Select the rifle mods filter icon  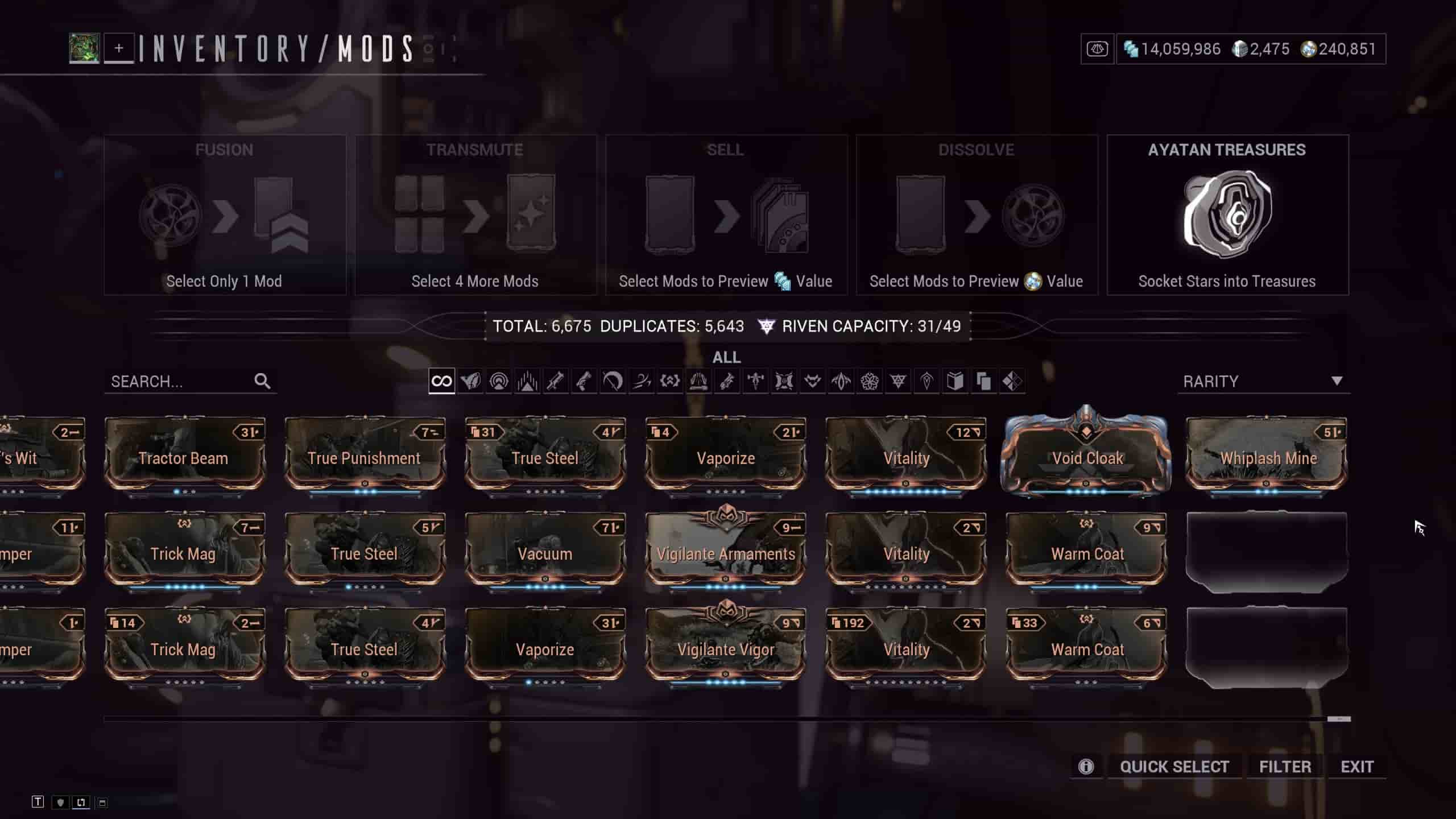coord(555,381)
